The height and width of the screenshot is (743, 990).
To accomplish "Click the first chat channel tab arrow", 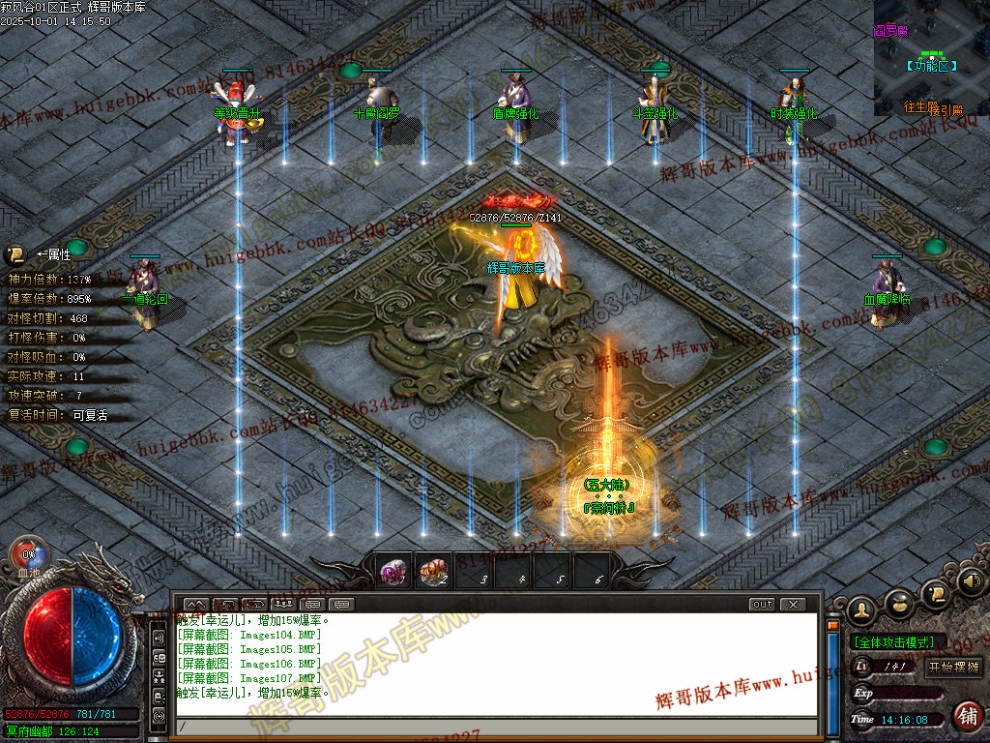I will pyautogui.click(x=198, y=604).
